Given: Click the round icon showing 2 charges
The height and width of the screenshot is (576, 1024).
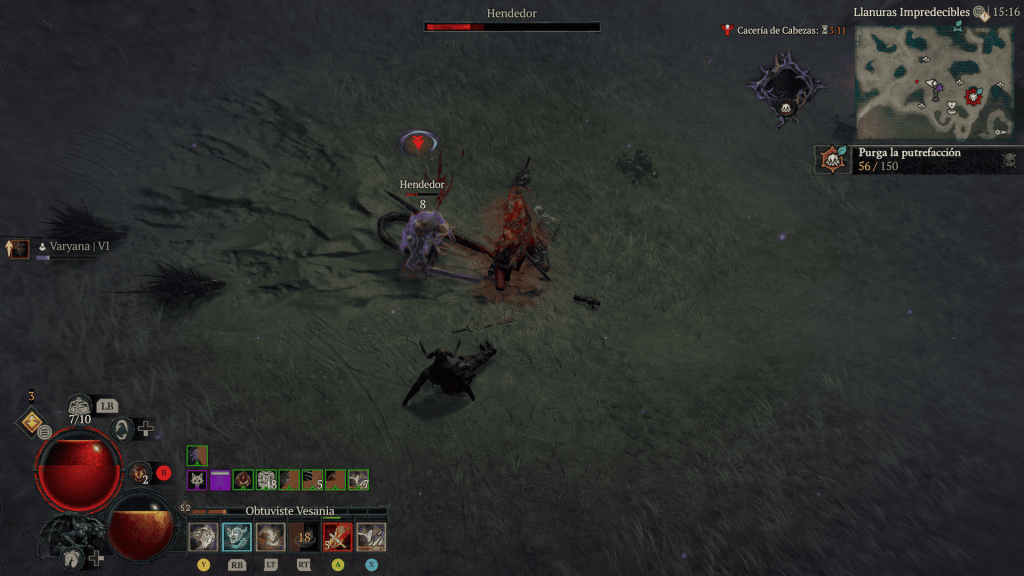Looking at the screenshot, I should (x=139, y=473).
